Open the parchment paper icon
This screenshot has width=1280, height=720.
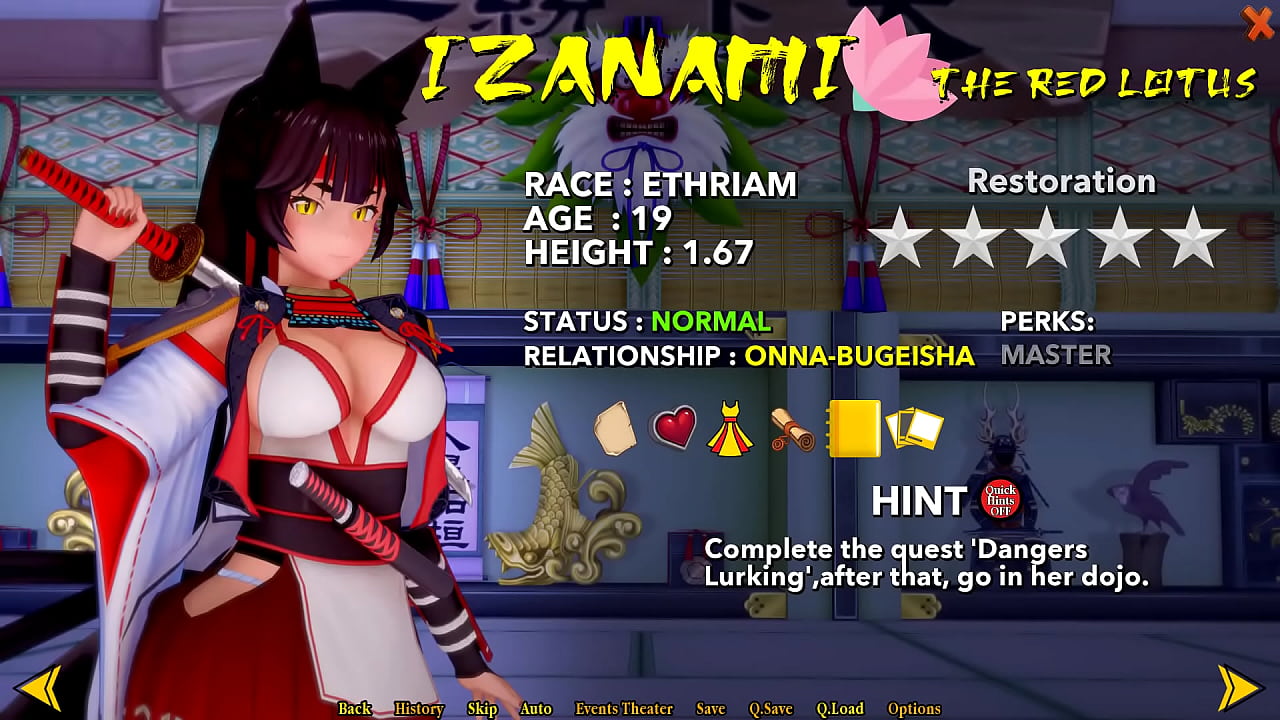tap(615, 428)
